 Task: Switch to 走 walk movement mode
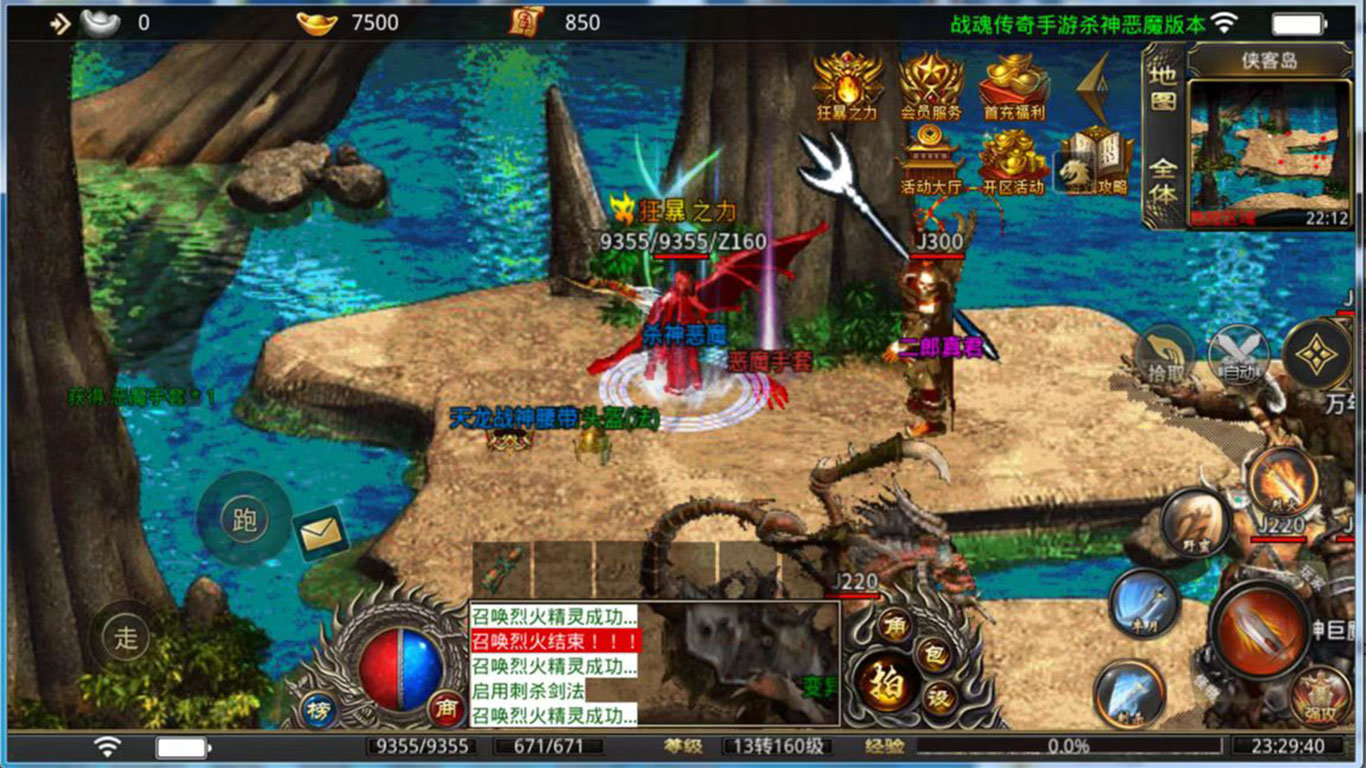[128, 638]
